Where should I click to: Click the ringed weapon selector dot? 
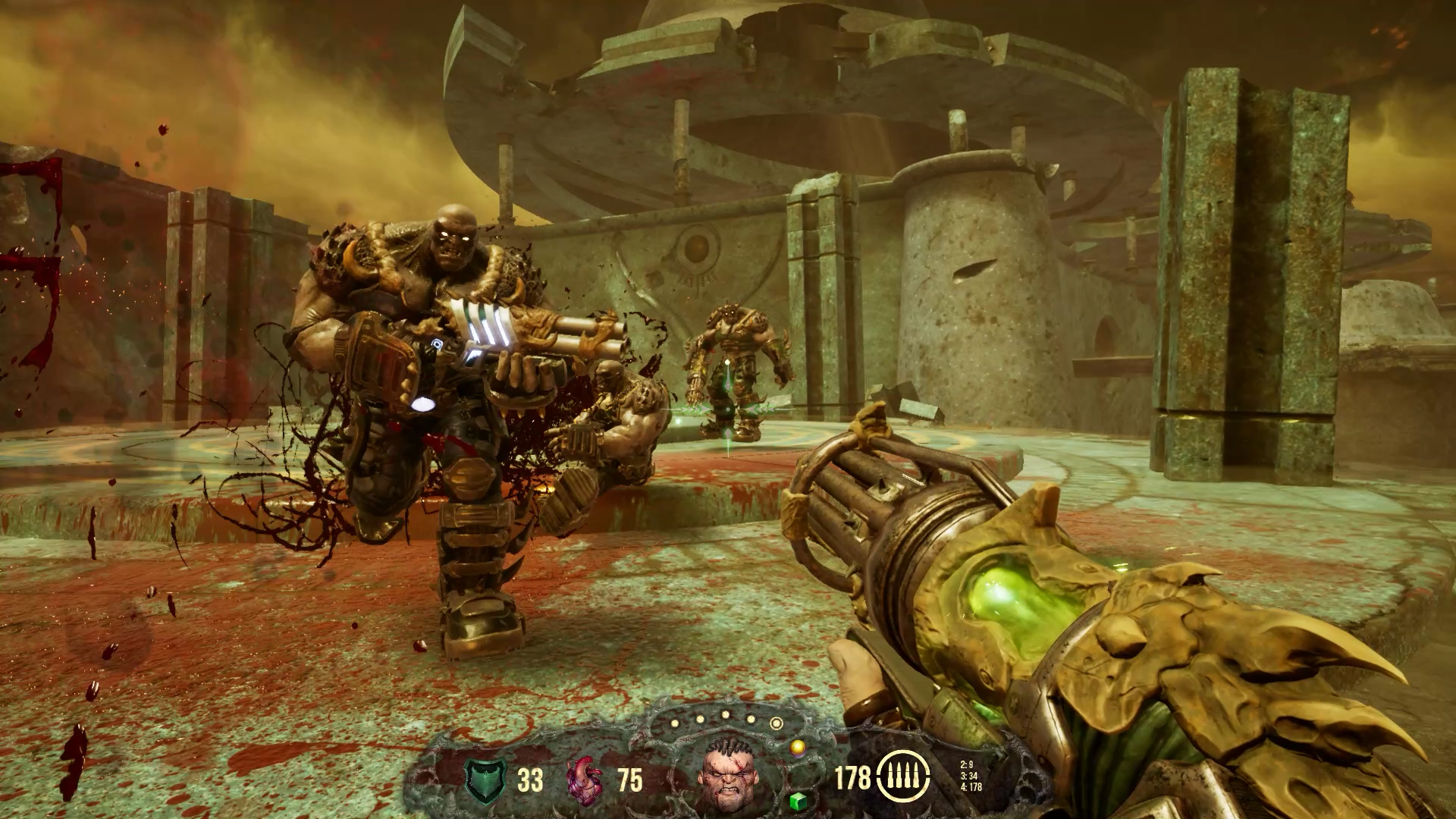coord(776,723)
